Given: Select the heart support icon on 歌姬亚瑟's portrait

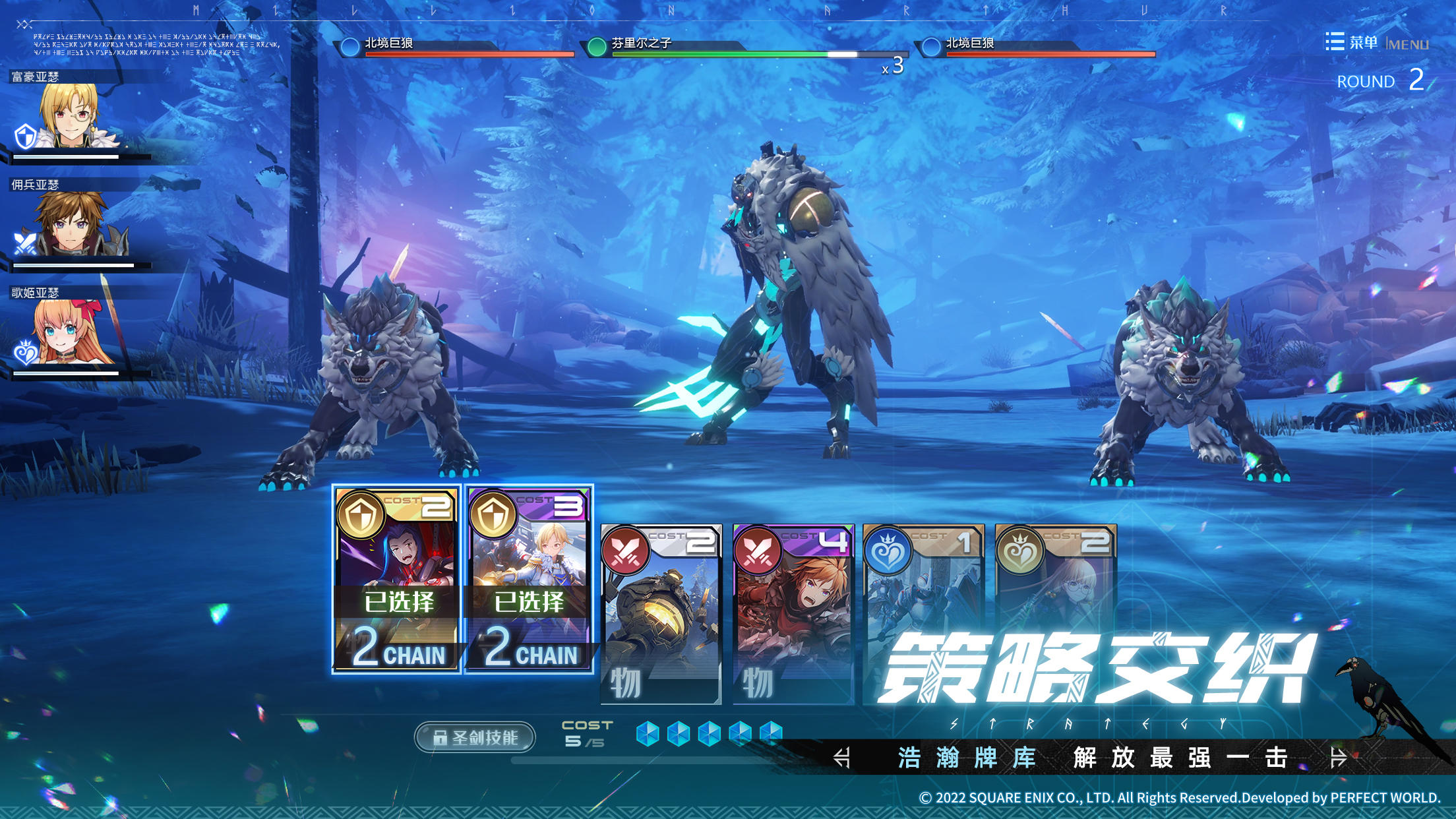Looking at the screenshot, I should pos(26,351).
